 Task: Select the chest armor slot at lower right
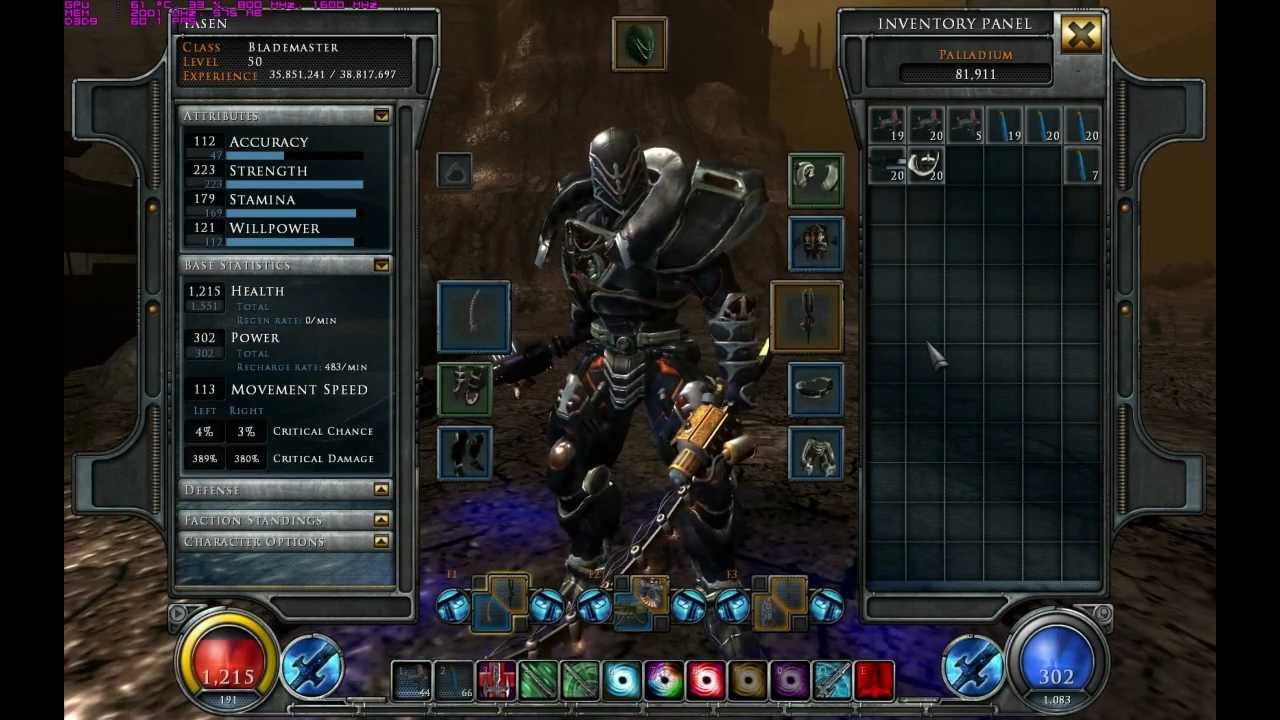(x=815, y=453)
